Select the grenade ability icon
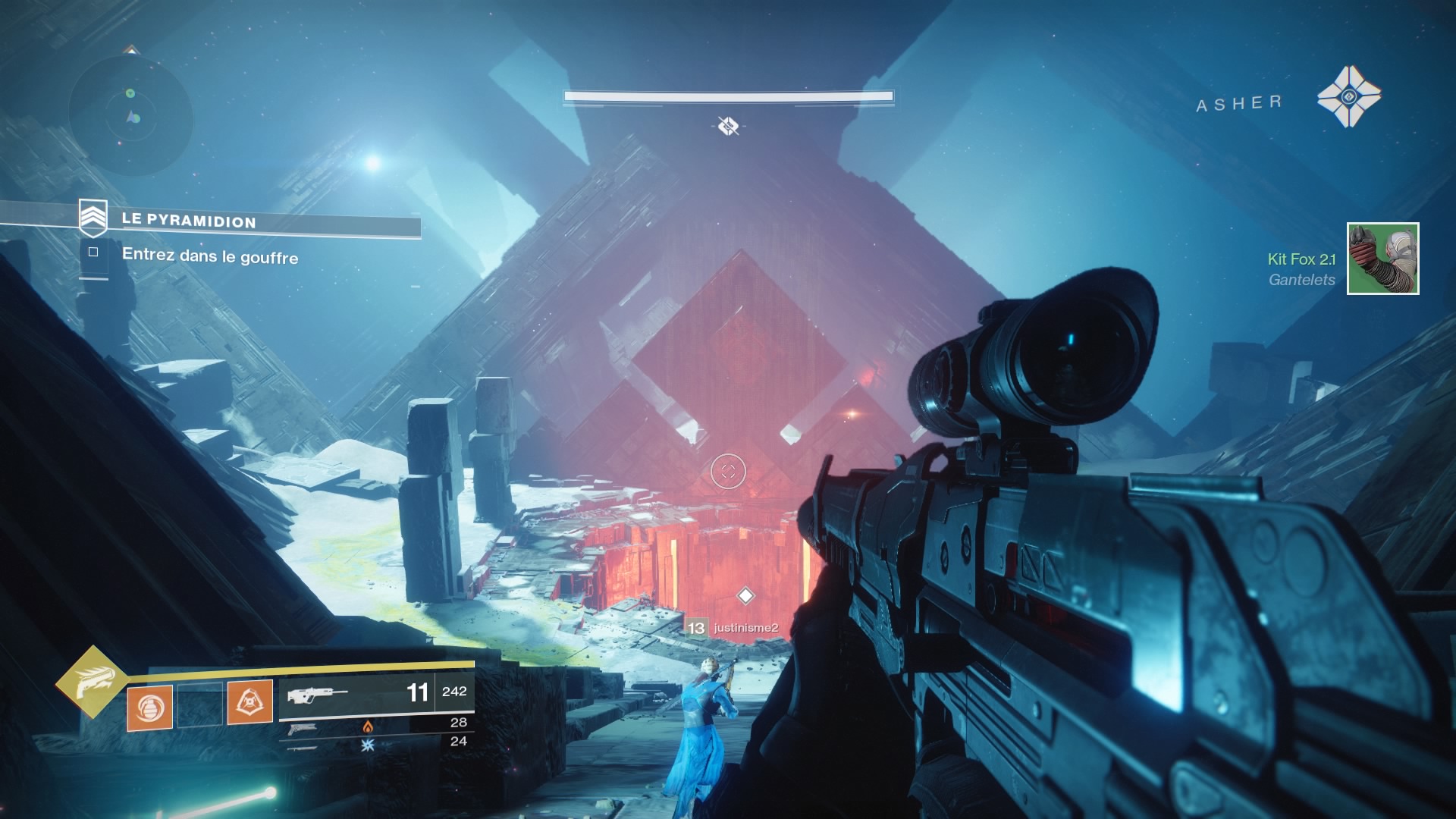1456x819 pixels. (149, 708)
